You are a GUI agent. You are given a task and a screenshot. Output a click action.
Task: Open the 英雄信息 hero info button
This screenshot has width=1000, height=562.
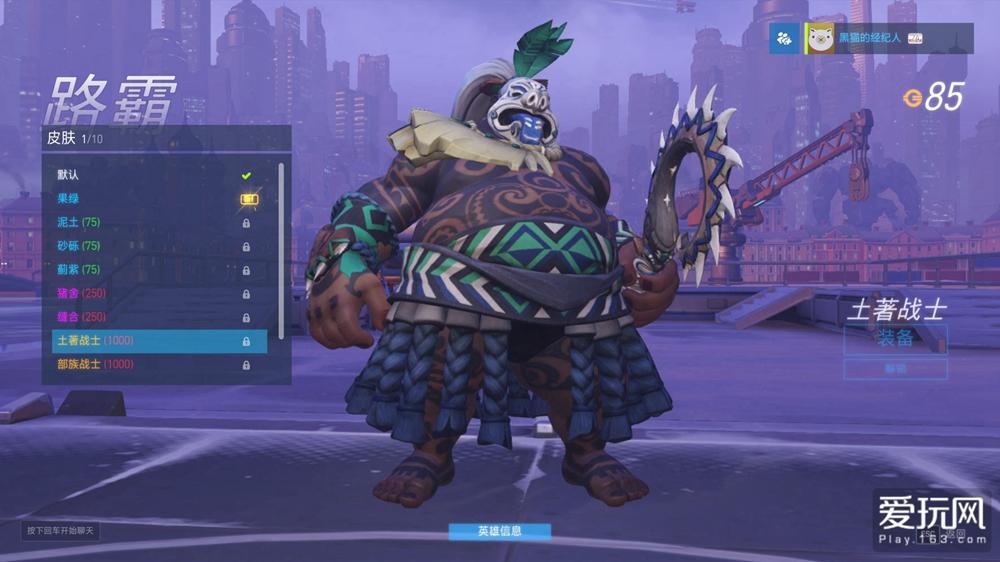499,531
